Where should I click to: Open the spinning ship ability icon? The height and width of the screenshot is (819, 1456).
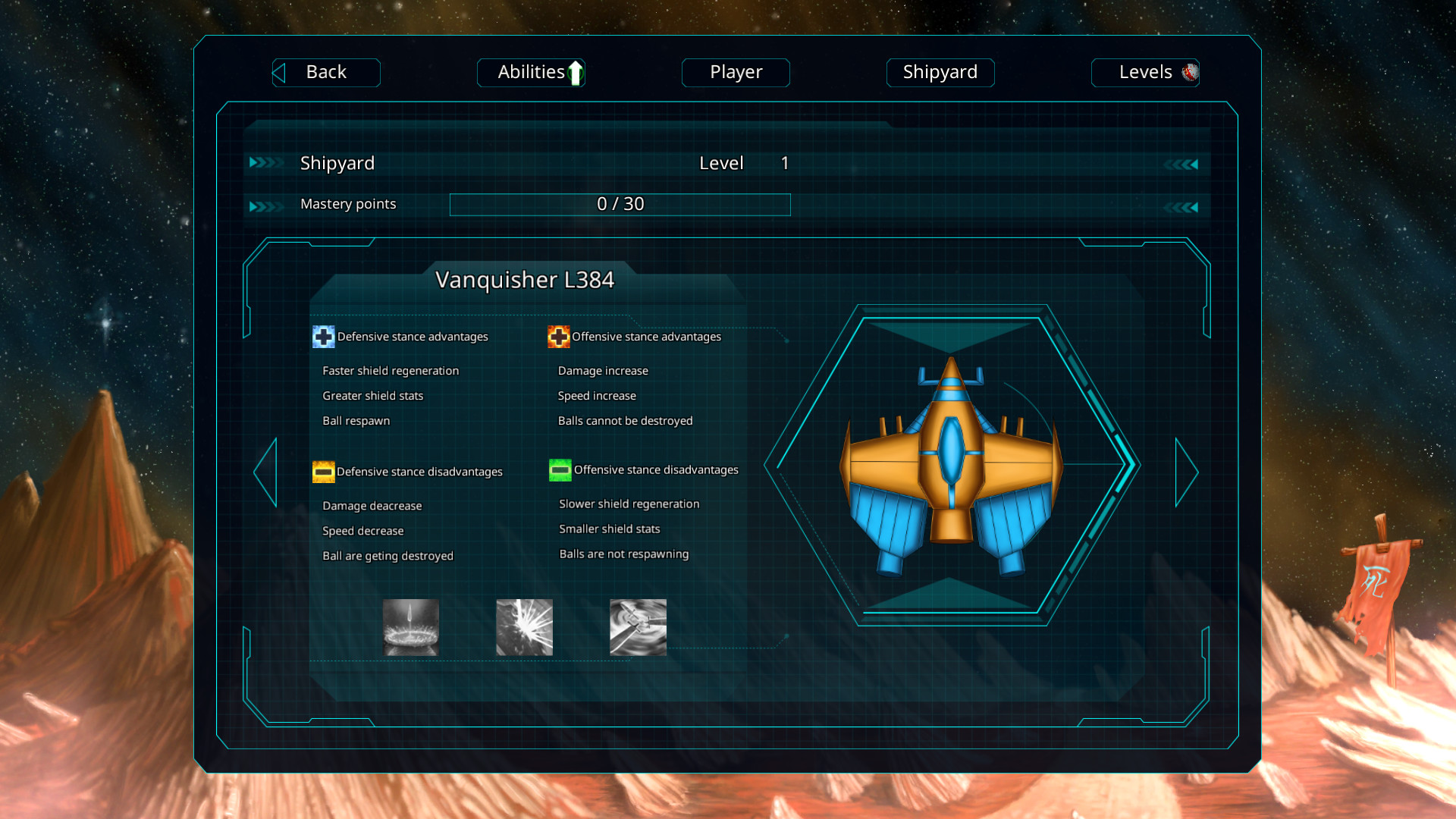(638, 627)
